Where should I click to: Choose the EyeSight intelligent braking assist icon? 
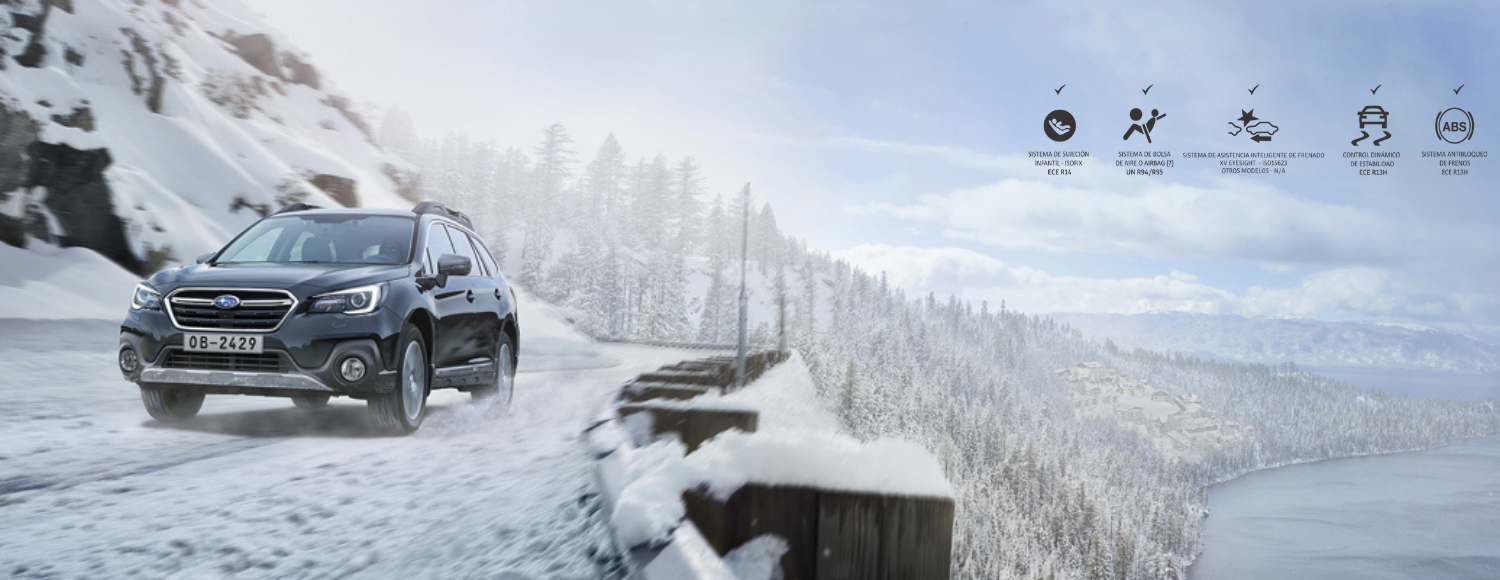pos(1253,127)
